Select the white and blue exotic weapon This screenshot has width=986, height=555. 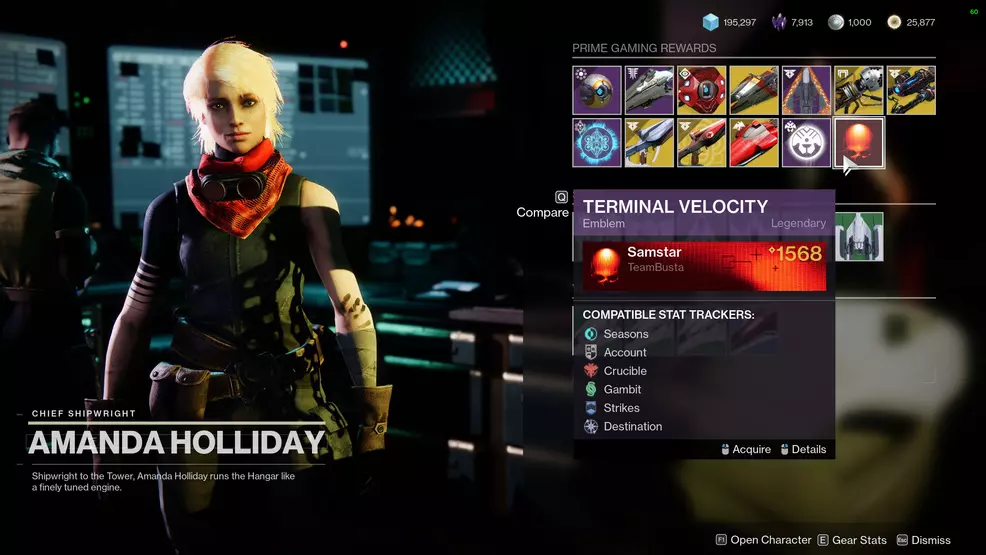[x=650, y=142]
